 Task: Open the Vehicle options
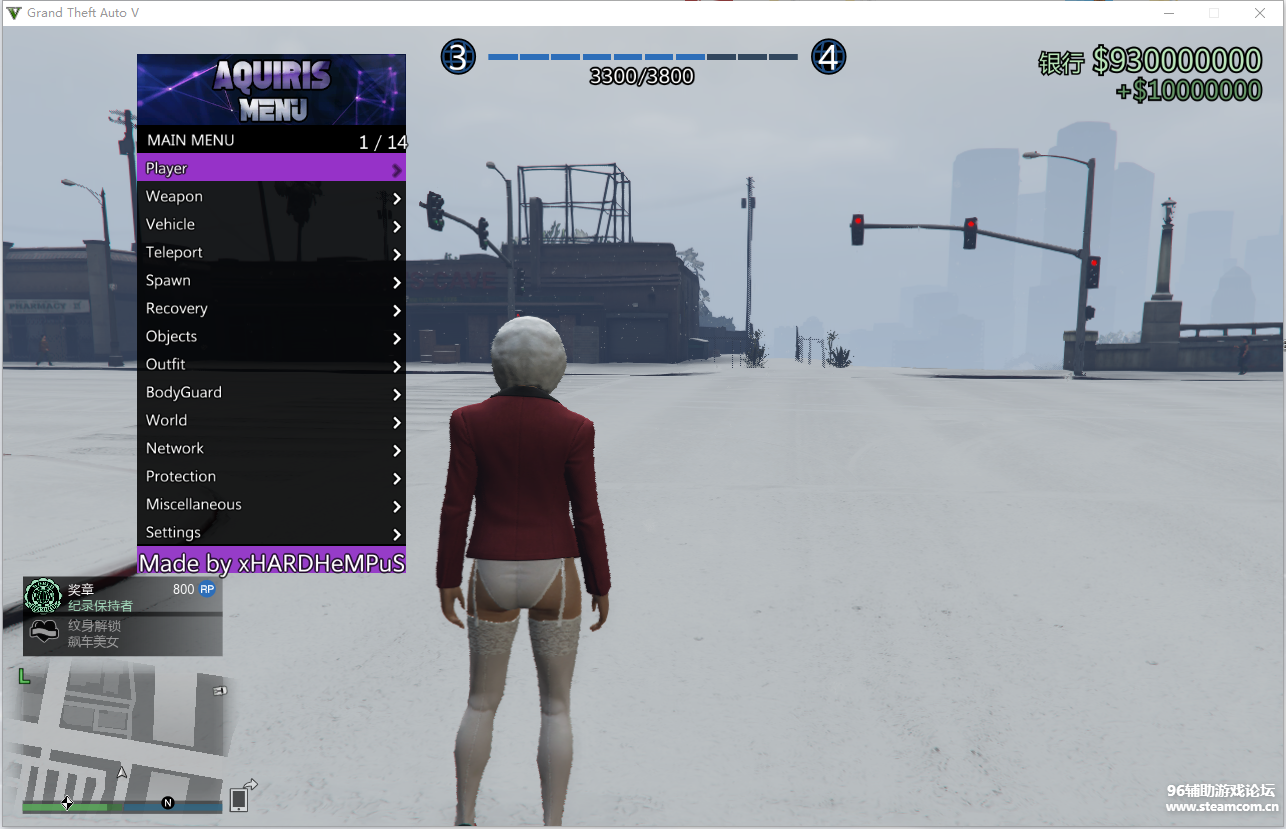click(271, 225)
